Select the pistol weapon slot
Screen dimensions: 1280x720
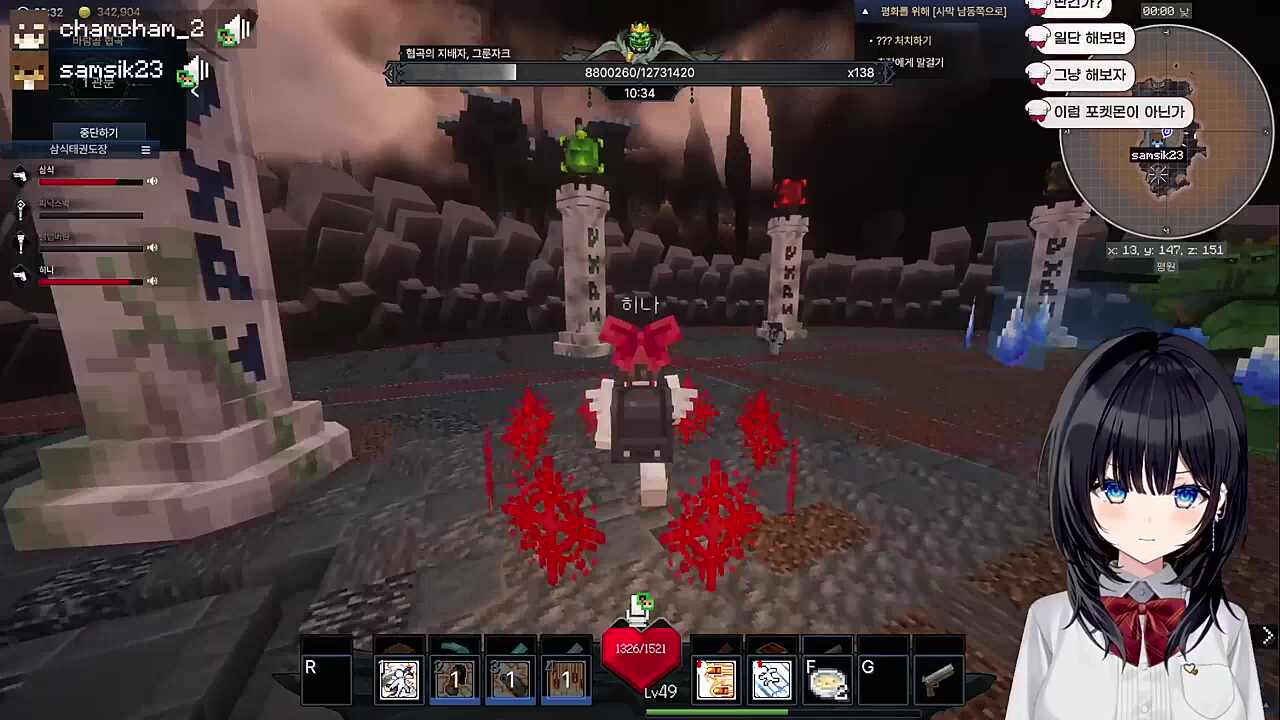(938, 680)
